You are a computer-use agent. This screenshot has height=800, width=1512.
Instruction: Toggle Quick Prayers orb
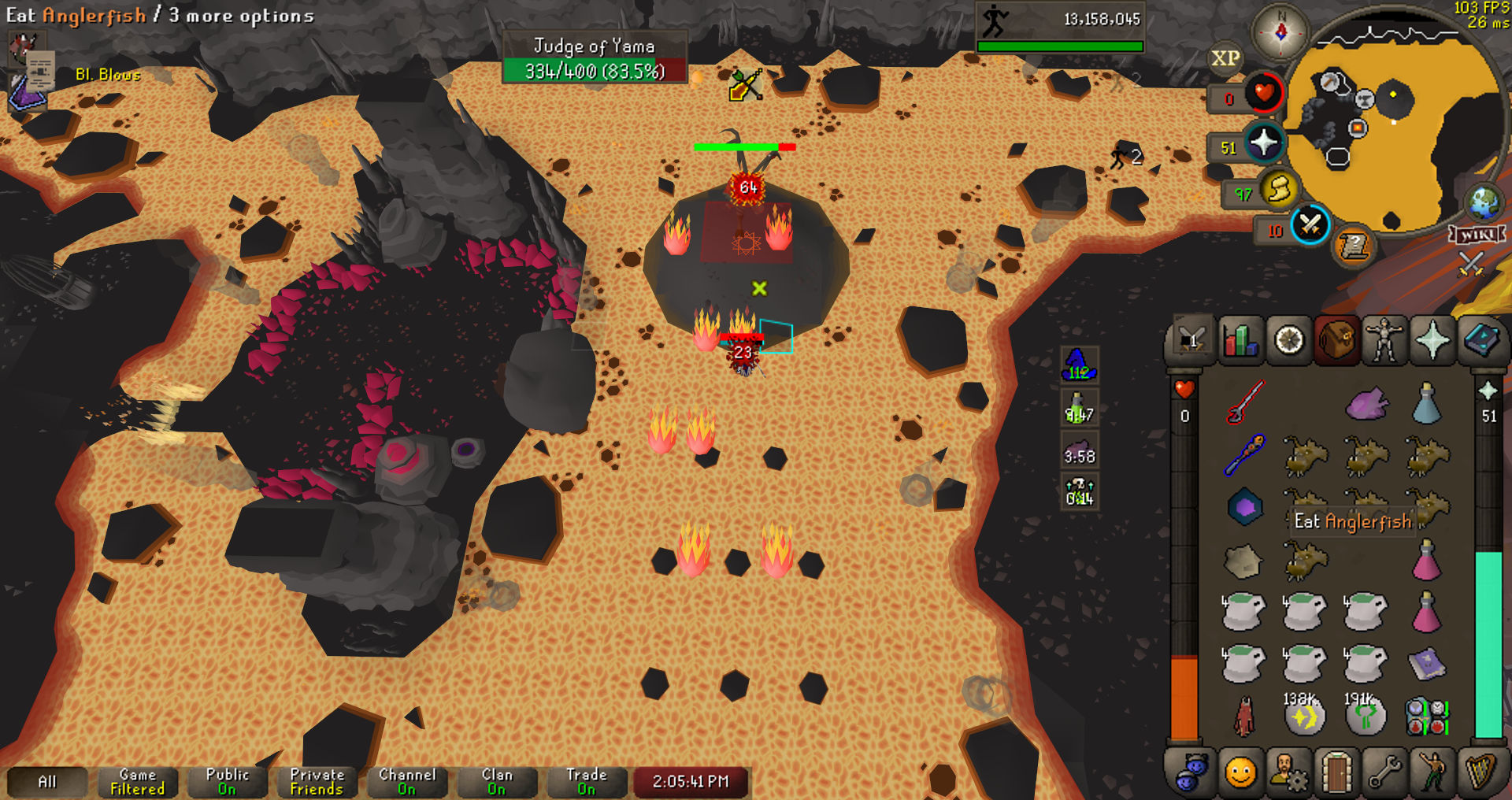[x=1264, y=143]
